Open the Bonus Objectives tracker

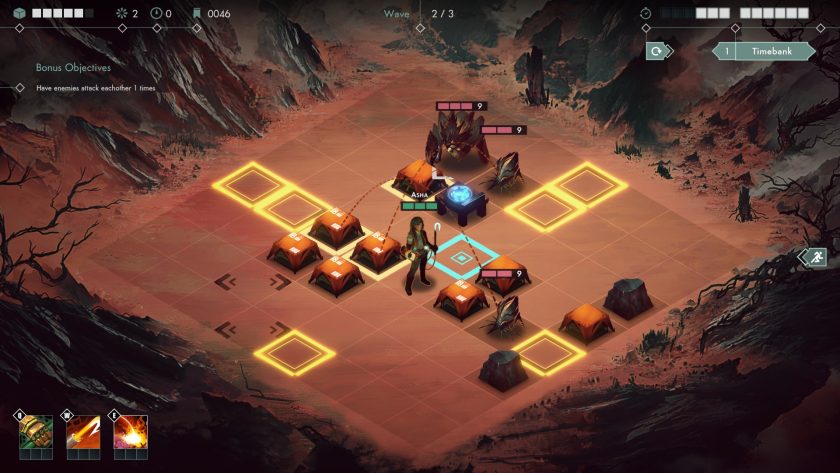point(73,67)
